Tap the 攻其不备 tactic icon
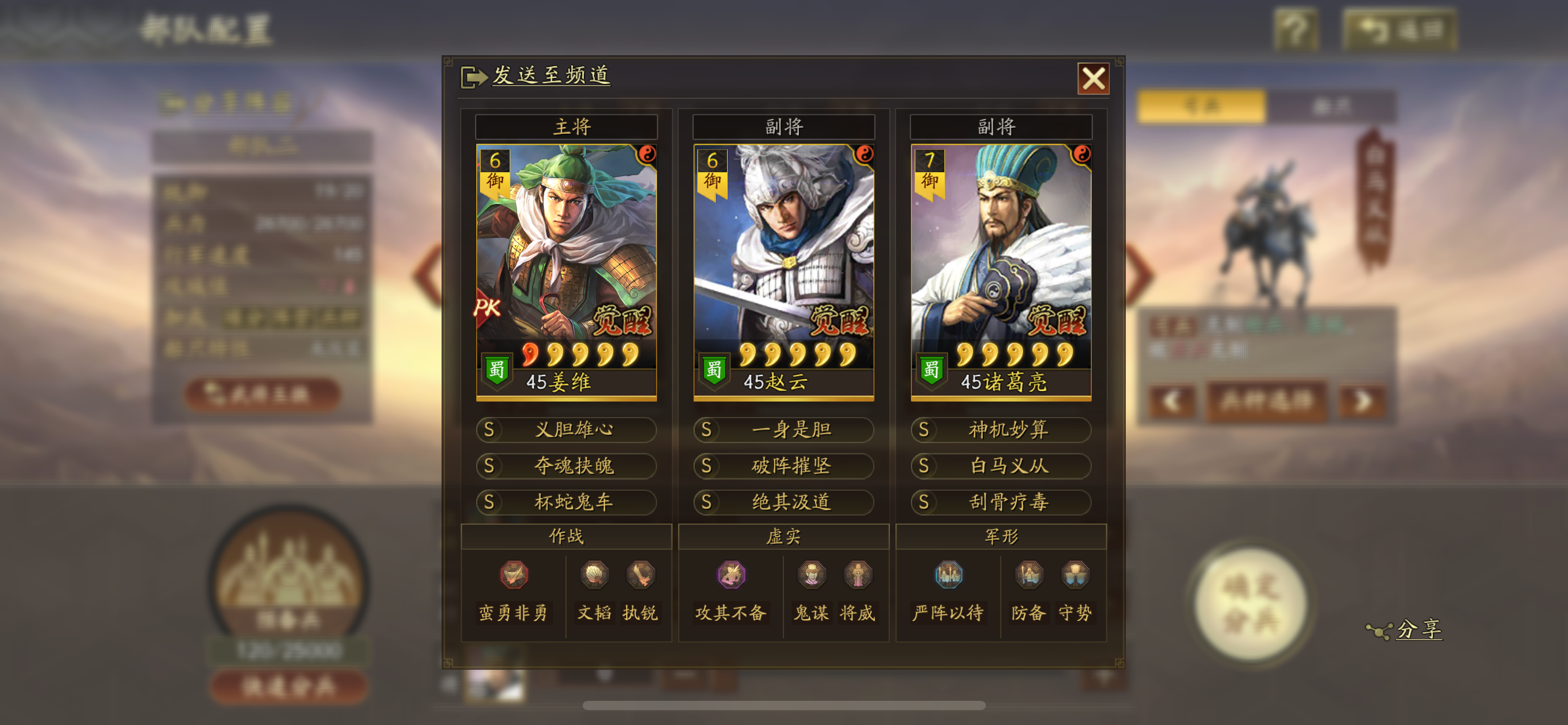The width and height of the screenshot is (1568, 725). (731, 575)
